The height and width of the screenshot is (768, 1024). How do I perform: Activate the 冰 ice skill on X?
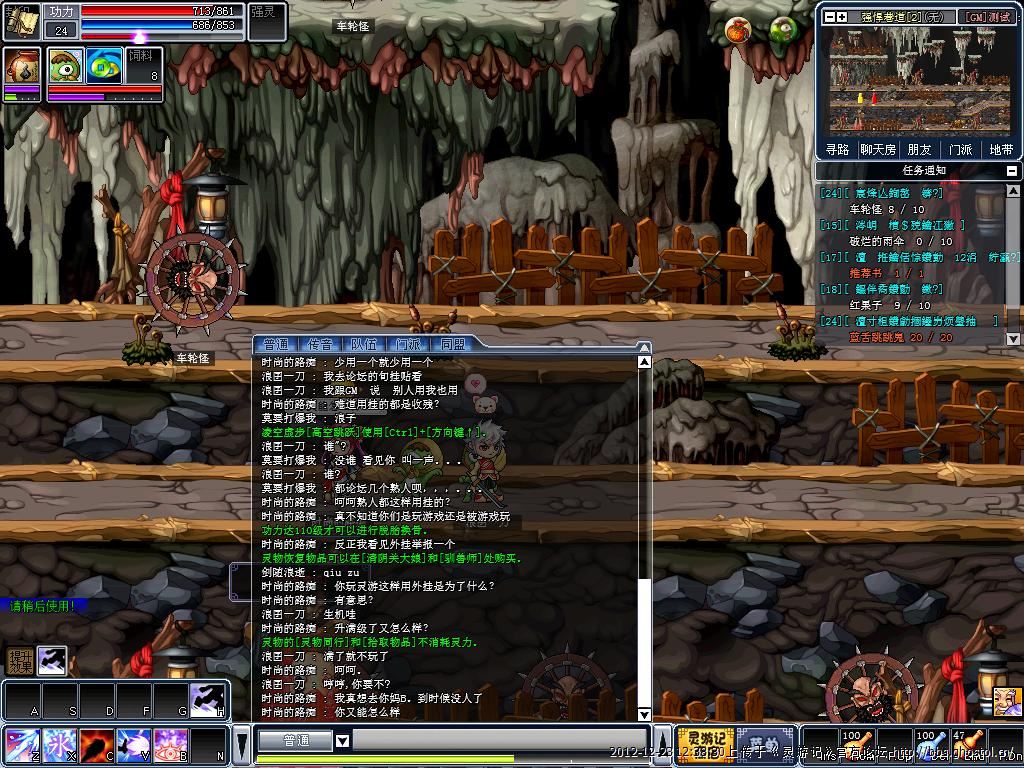pos(56,746)
